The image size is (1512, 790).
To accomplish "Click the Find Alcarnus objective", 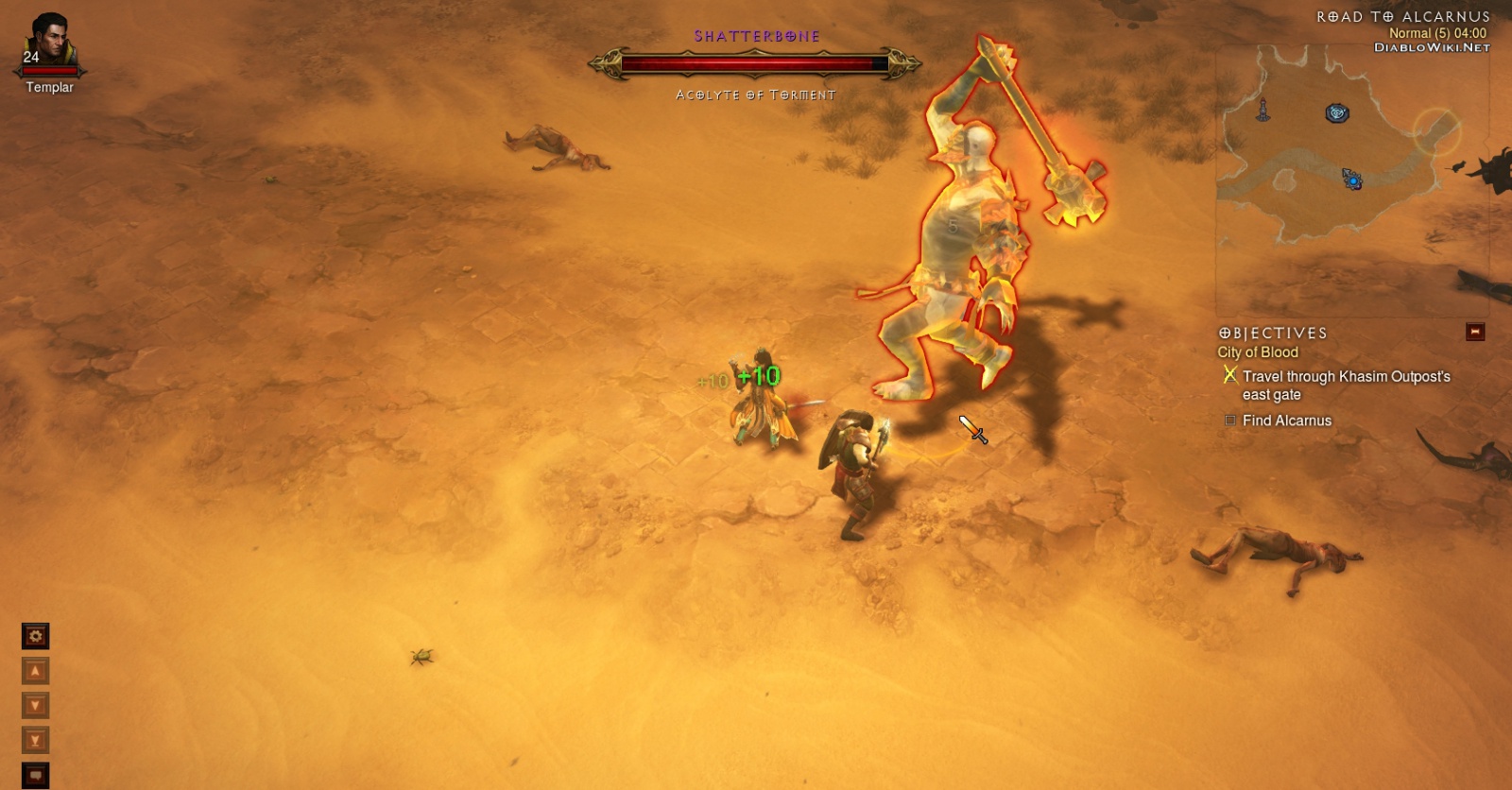I will 1286,421.
